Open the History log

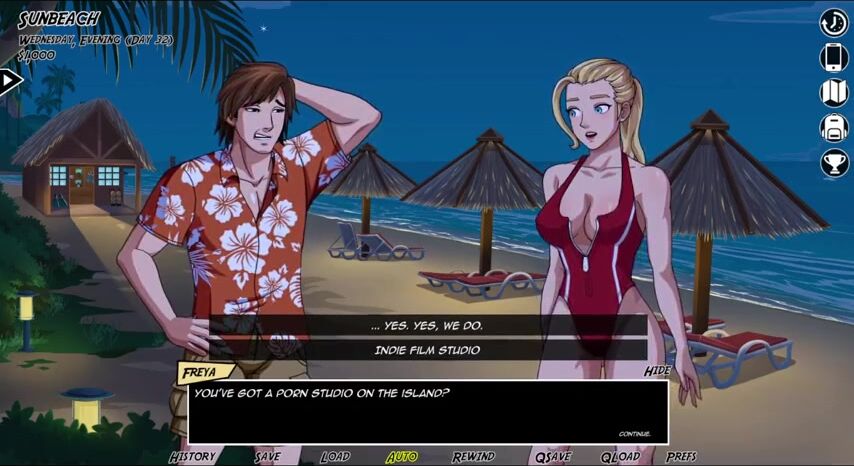tap(192, 456)
